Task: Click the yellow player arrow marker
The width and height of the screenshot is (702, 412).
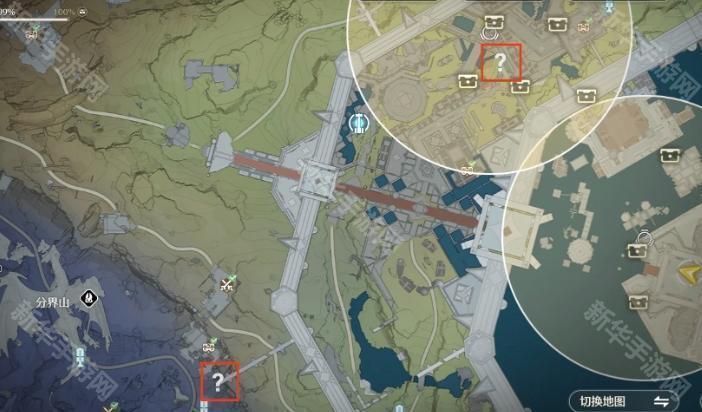Action: pyautogui.click(x=689, y=274)
